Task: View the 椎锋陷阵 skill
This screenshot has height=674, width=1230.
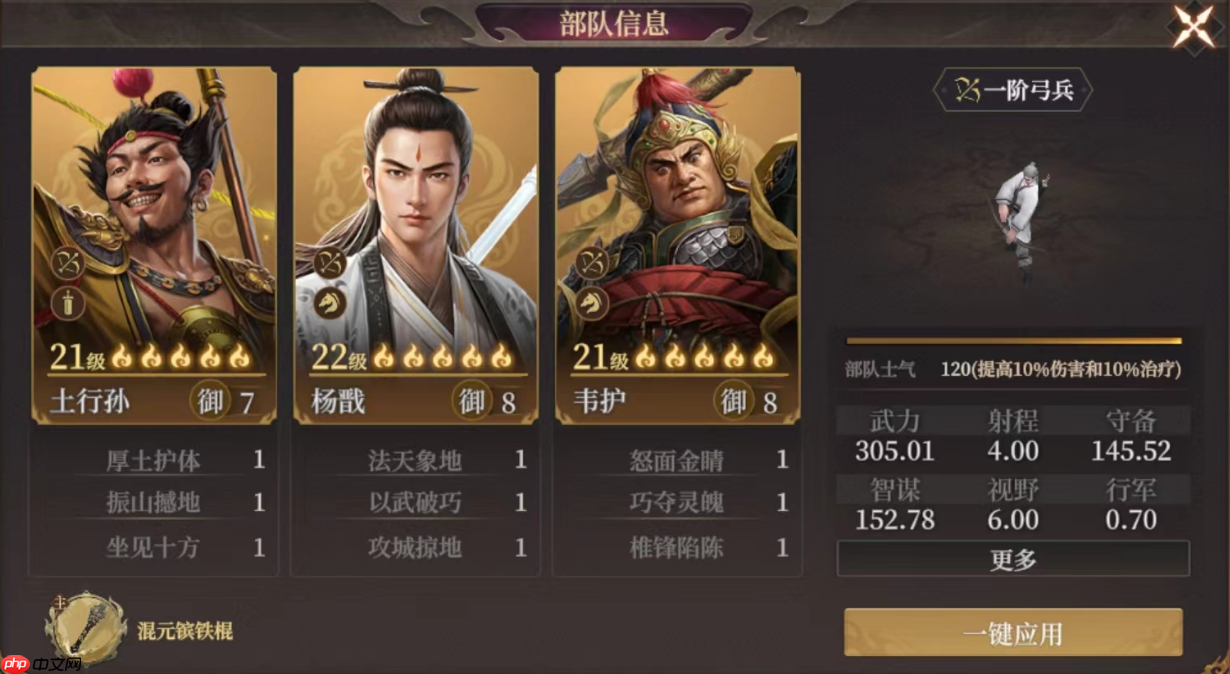Action: point(677,547)
